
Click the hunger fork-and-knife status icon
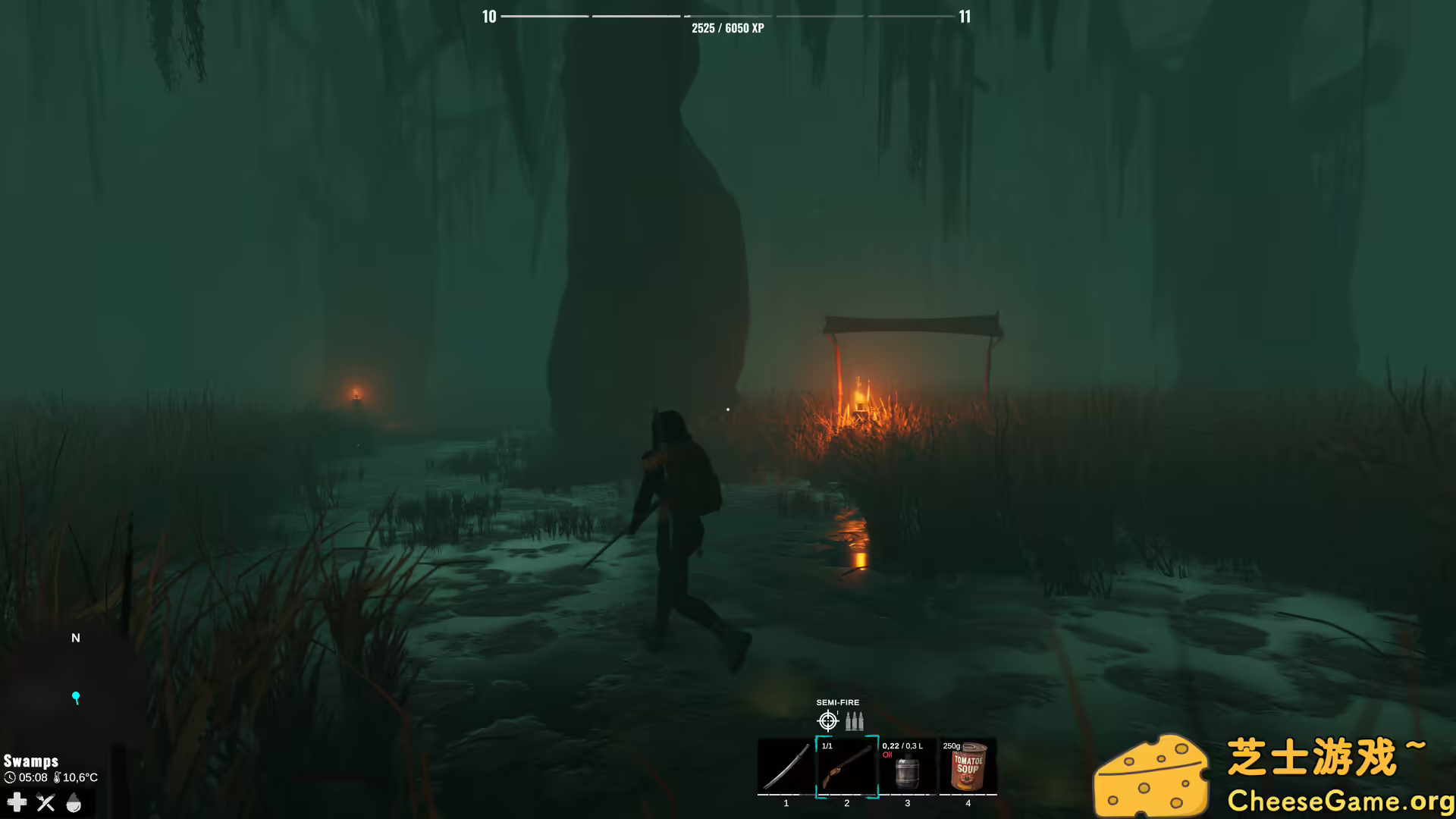click(x=45, y=802)
